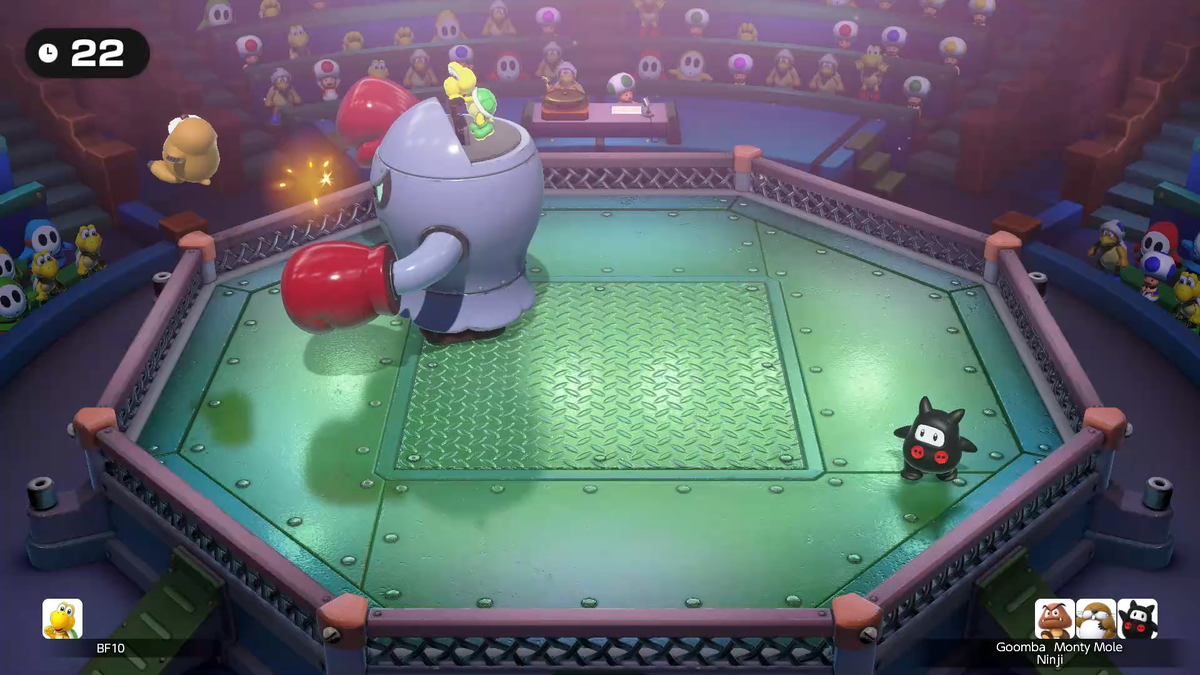The width and height of the screenshot is (1200, 675).
Task: Select the Ninji team portrait
Action: click(1137, 619)
